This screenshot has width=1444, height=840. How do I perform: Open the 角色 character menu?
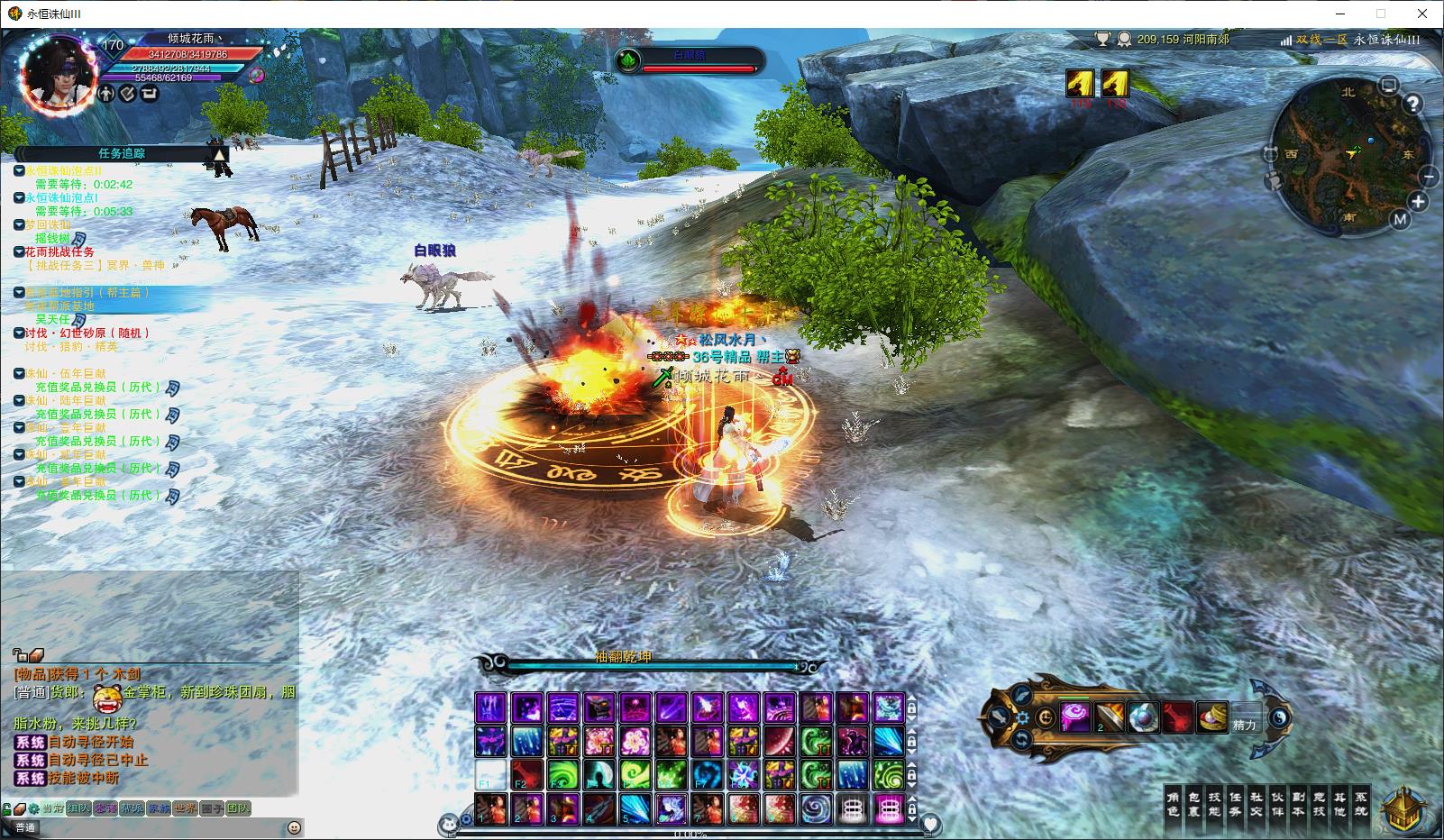coord(1173,804)
